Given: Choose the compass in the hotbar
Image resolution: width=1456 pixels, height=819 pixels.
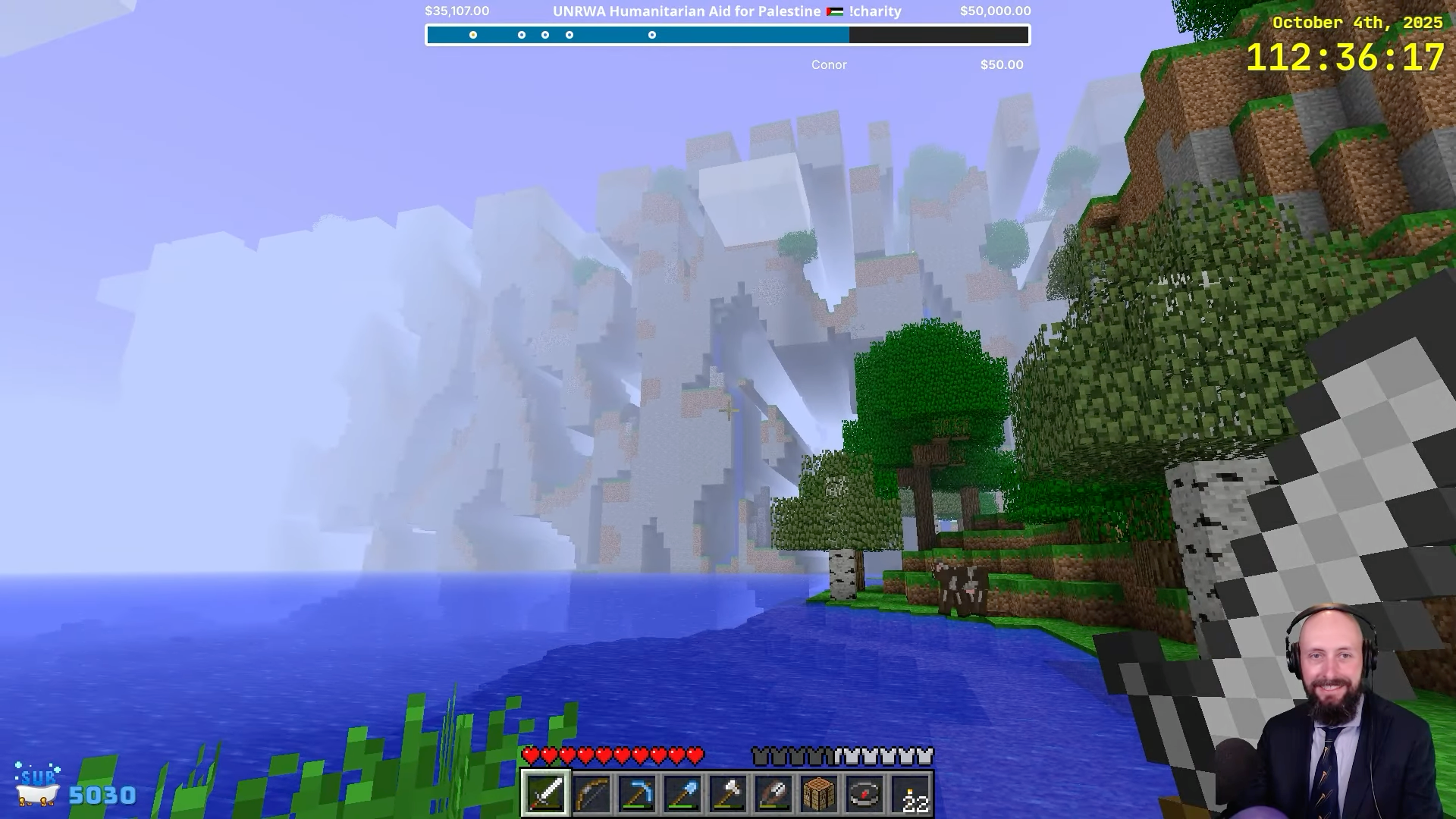Looking at the screenshot, I should point(864,794).
